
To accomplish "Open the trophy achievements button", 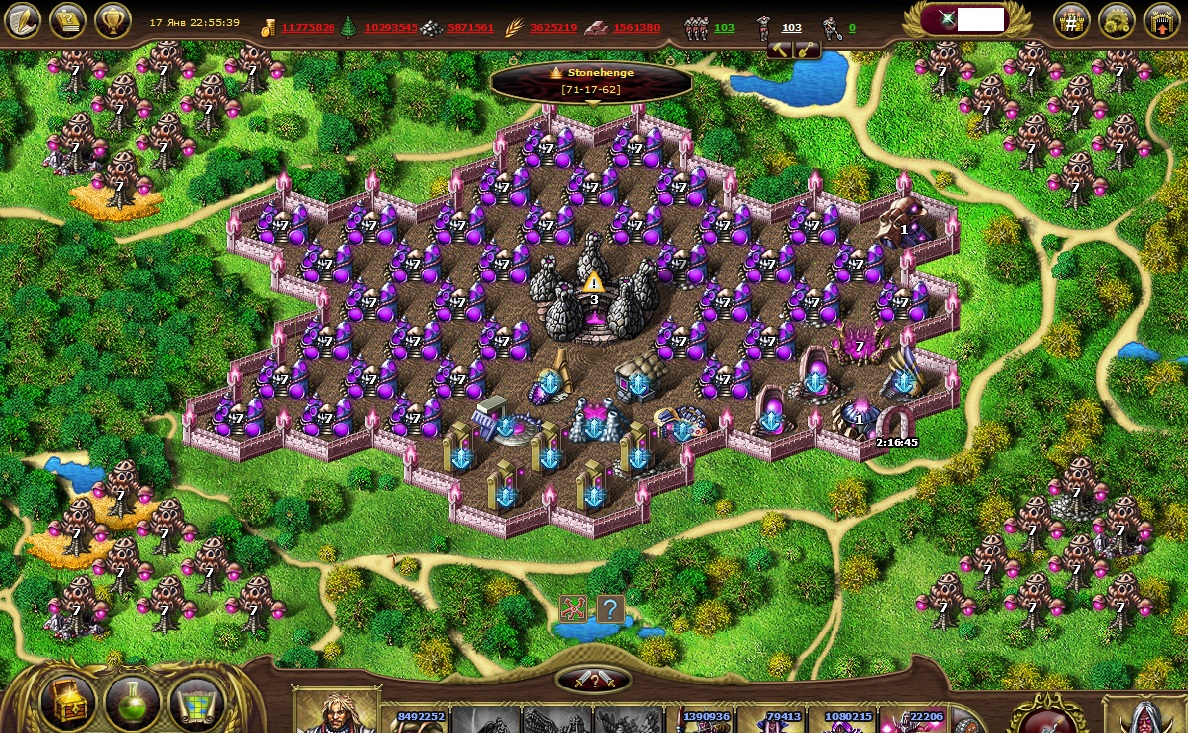I will click(x=112, y=20).
